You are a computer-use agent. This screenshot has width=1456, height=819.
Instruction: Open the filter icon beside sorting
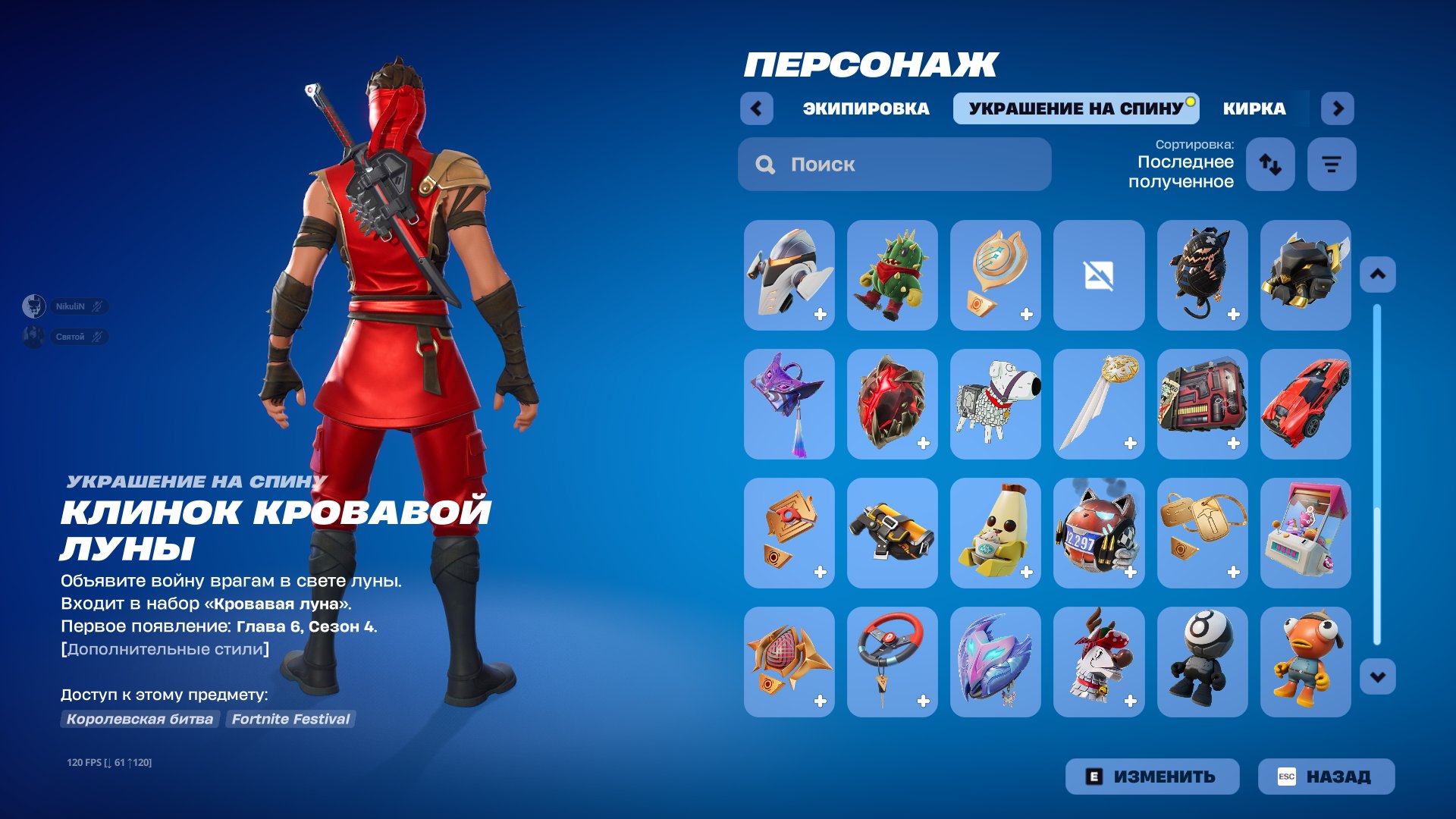[1331, 164]
